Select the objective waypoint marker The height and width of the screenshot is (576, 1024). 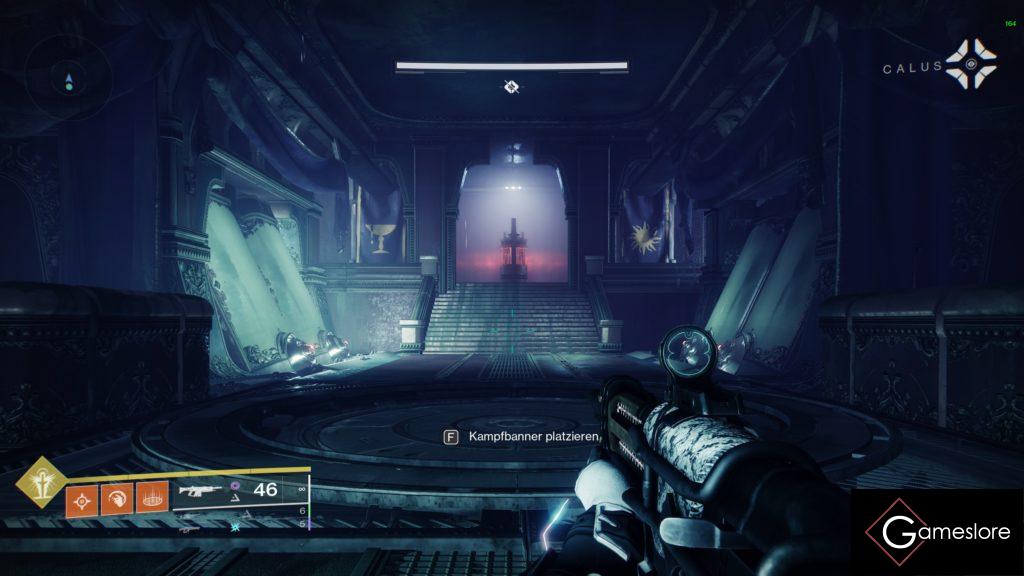(x=511, y=88)
